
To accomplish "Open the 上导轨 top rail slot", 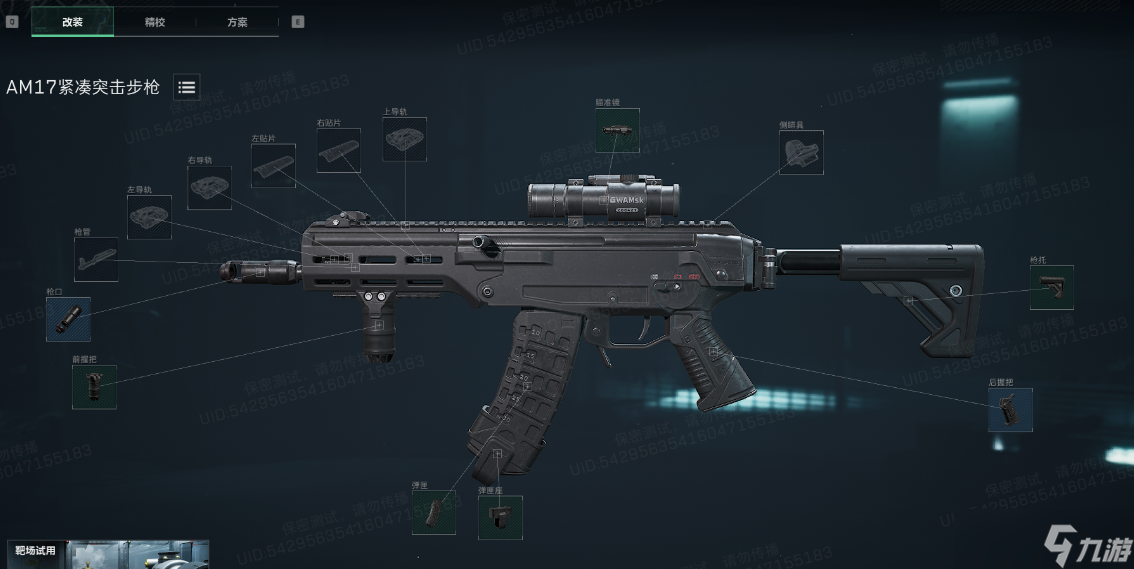I will coord(404,139).
